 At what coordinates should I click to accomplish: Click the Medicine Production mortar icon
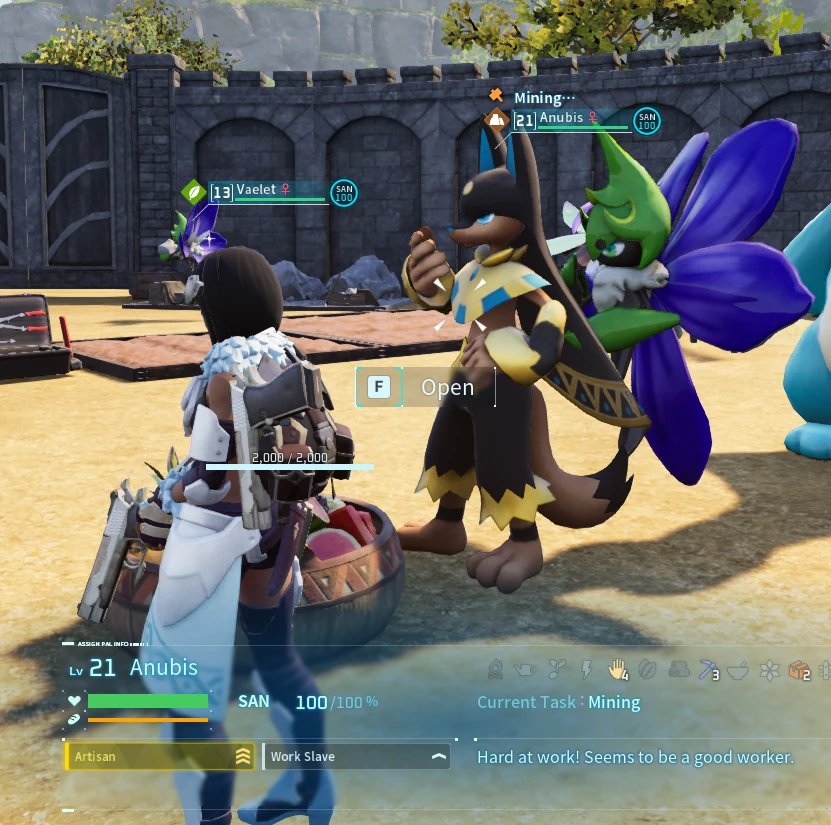[738, 669]
